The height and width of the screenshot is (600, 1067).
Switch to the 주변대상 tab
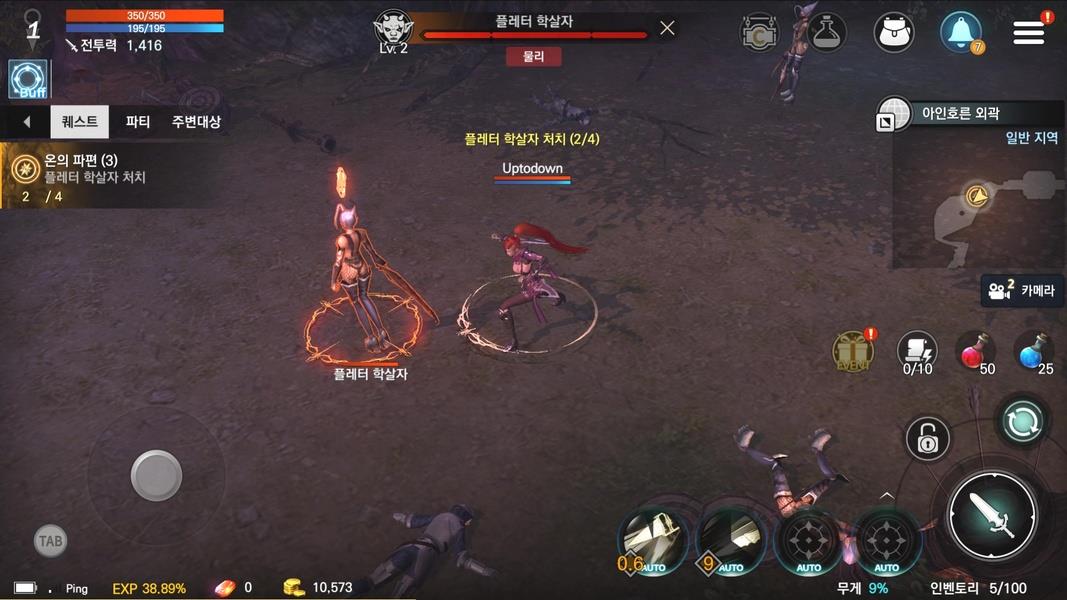(196, 122)
